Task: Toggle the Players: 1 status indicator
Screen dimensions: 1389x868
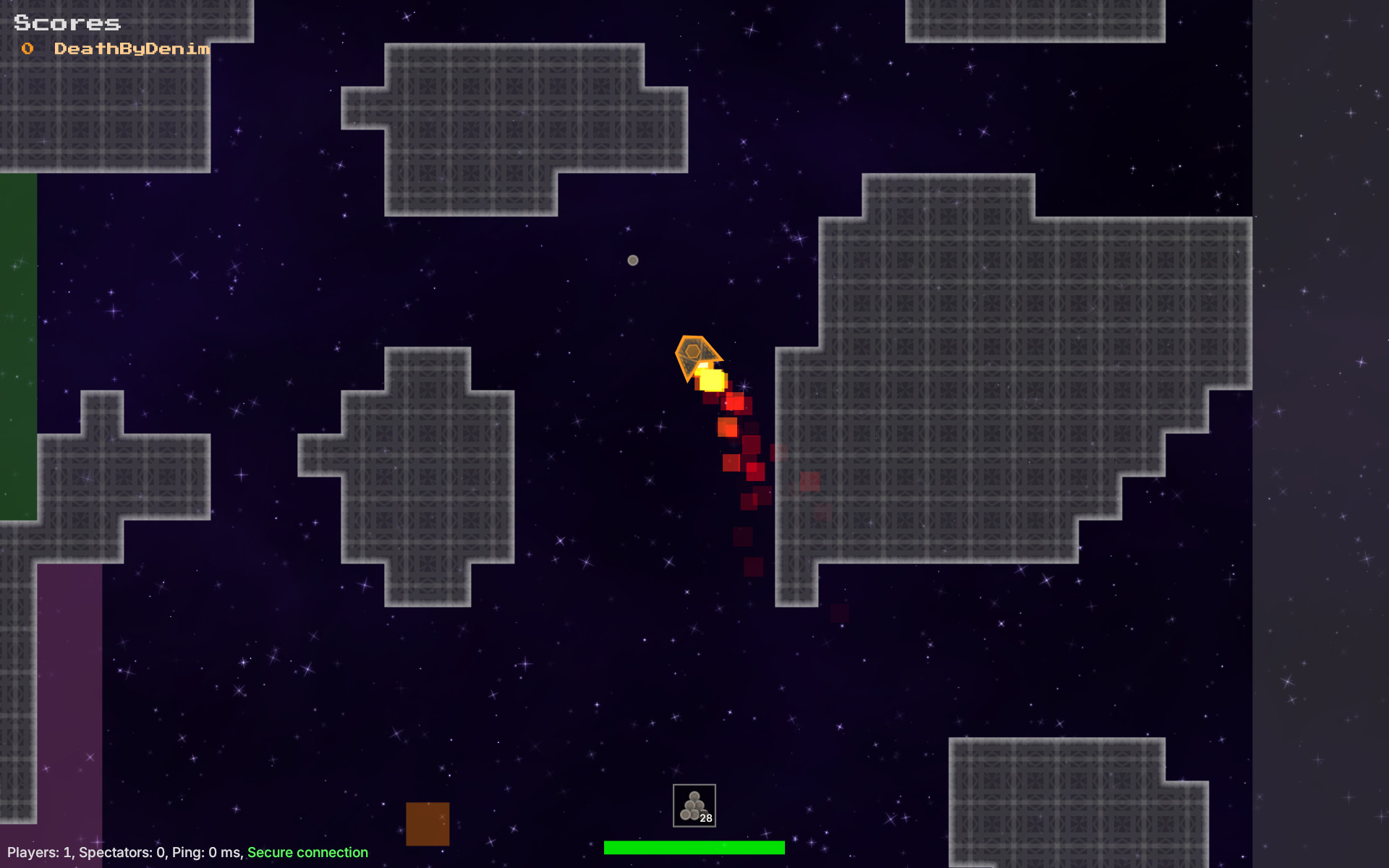Action: [40, 852]
